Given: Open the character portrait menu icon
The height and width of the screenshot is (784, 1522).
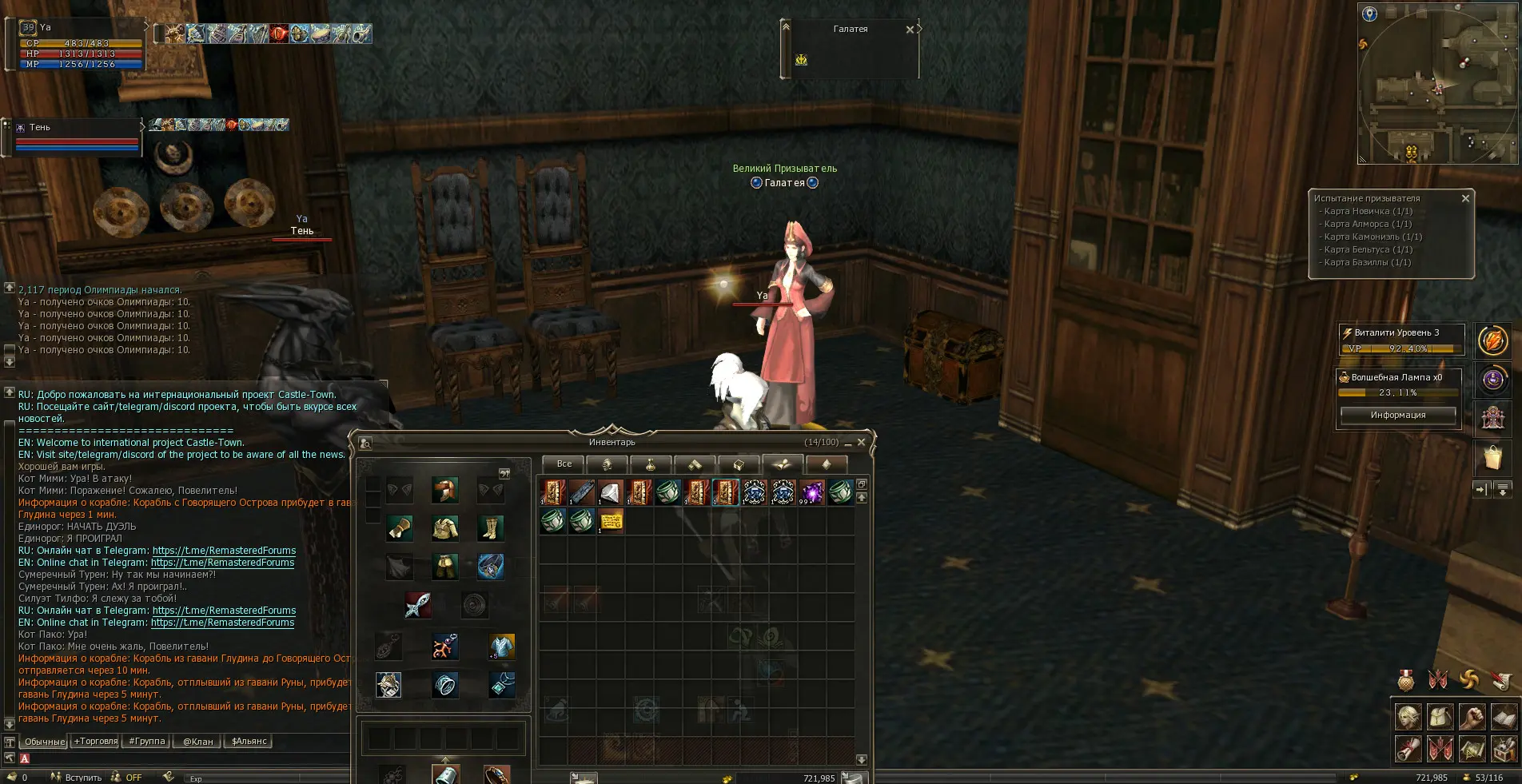Looking at the screenshot, I should pyautogui.click(x=1408, y=717).
